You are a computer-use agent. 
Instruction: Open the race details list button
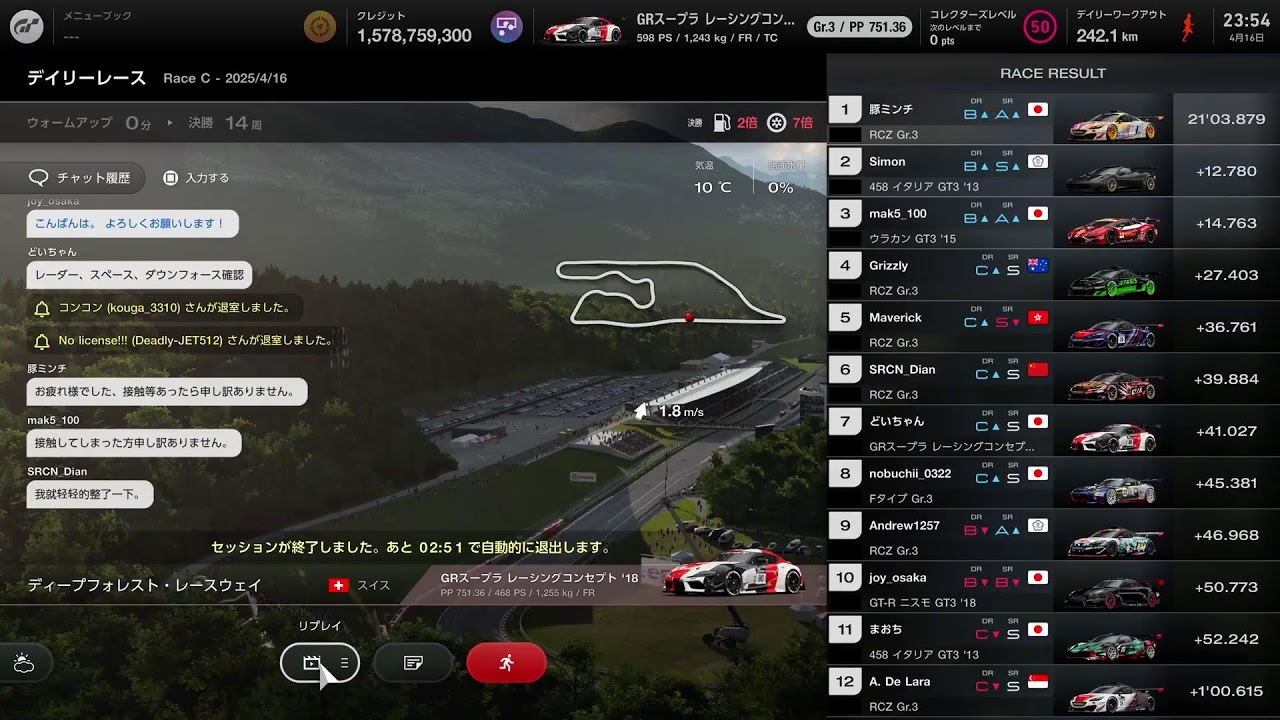(x=413, y=662)
